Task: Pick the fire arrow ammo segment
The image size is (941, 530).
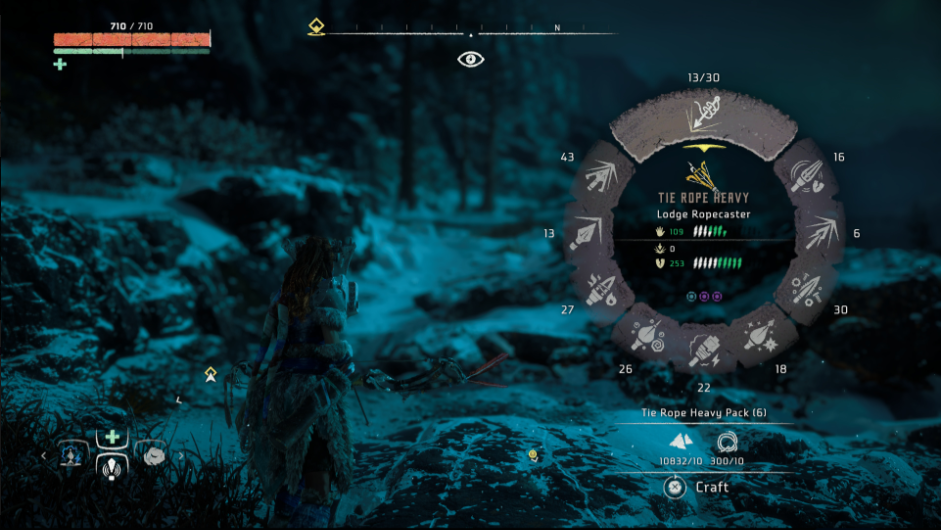Action: [x=605, y=291]
